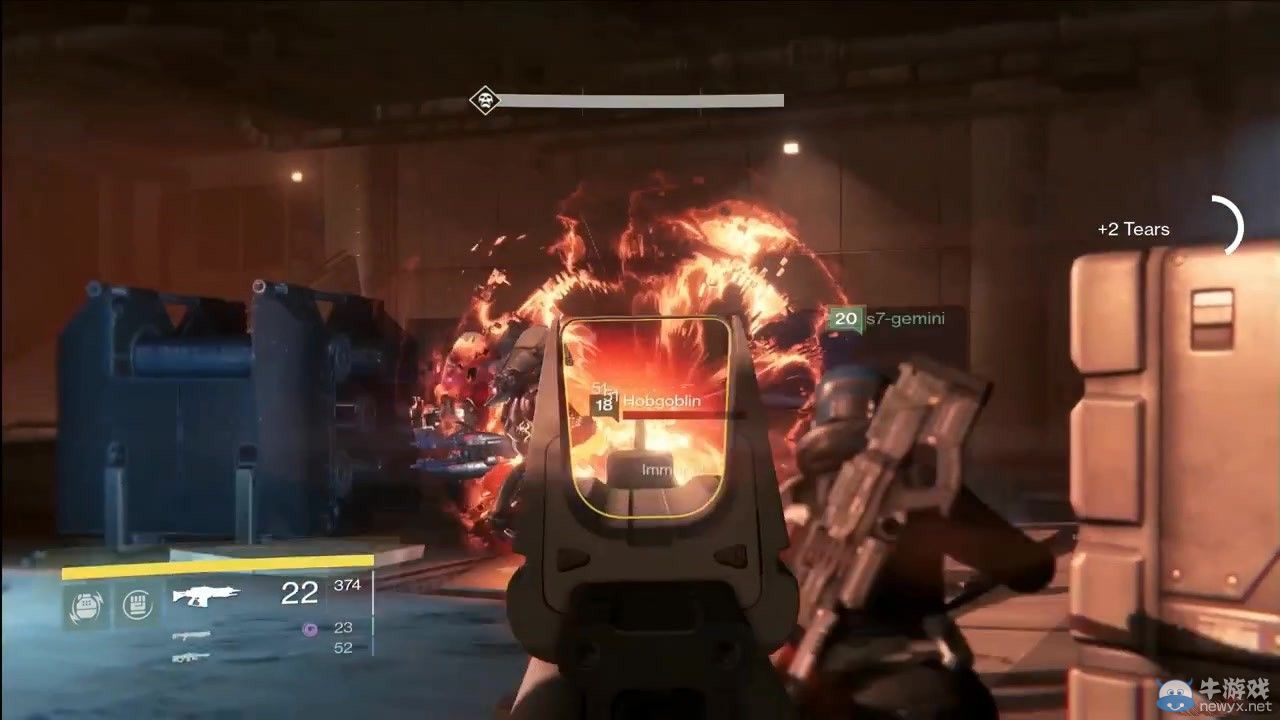The image size is (1280, 720).
Task: Select the secondary shotgun weapon icon
Action: 192,635
